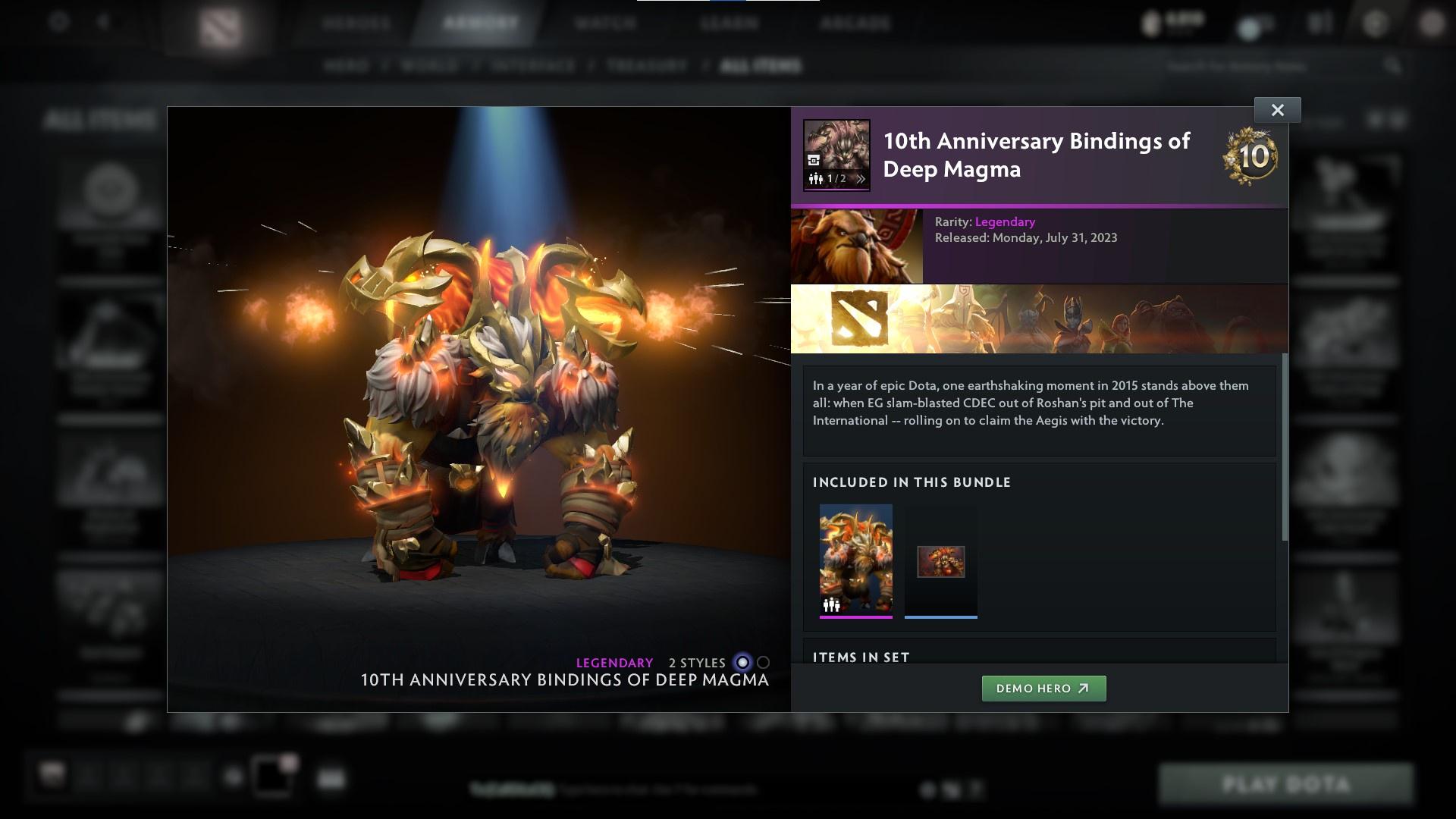Click the search magnifying glass icon
1456x819 pixels.
[x=1395, y=66]
